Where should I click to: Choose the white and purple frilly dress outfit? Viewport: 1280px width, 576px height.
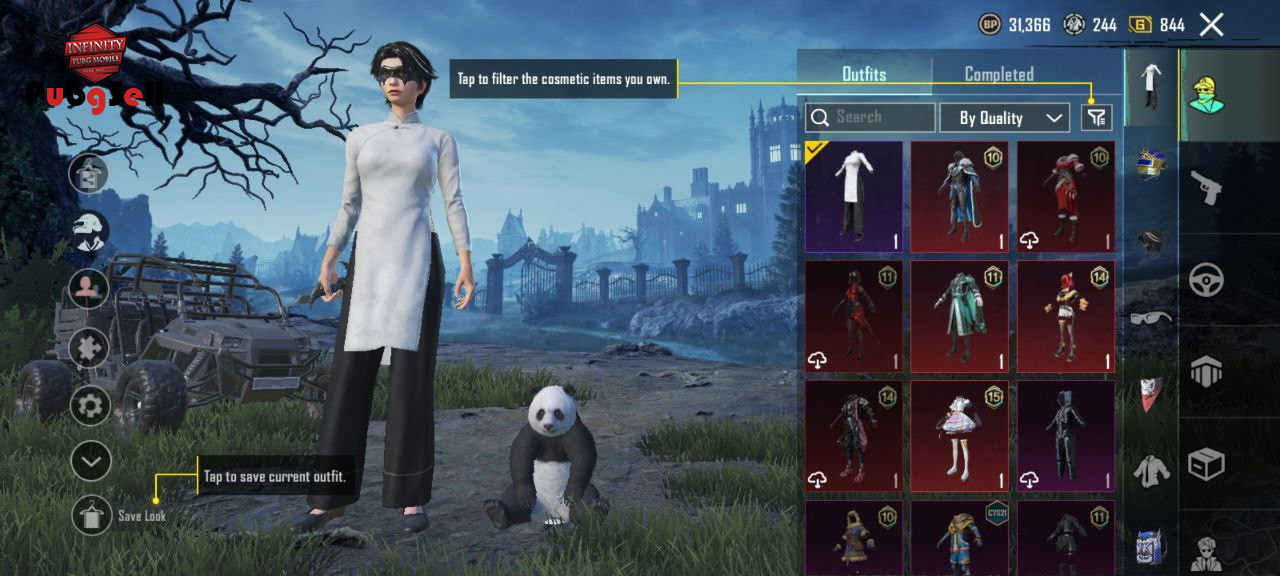click(960, 436)
